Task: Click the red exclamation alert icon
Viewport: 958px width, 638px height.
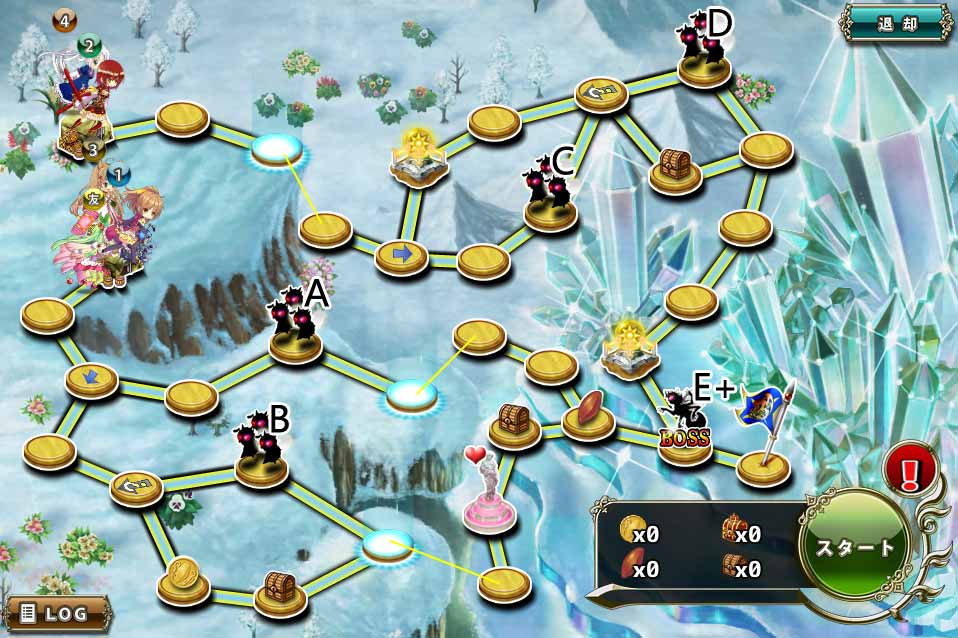Action: click(910, 469)
